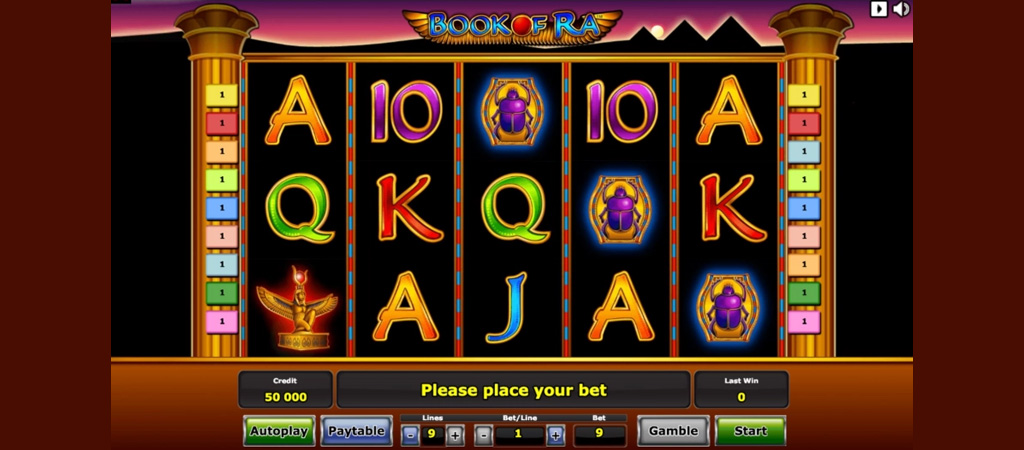Screen dimensions: 1024x450
Task: Decrease the number of Lines
Action: click(x=410, y=435)
